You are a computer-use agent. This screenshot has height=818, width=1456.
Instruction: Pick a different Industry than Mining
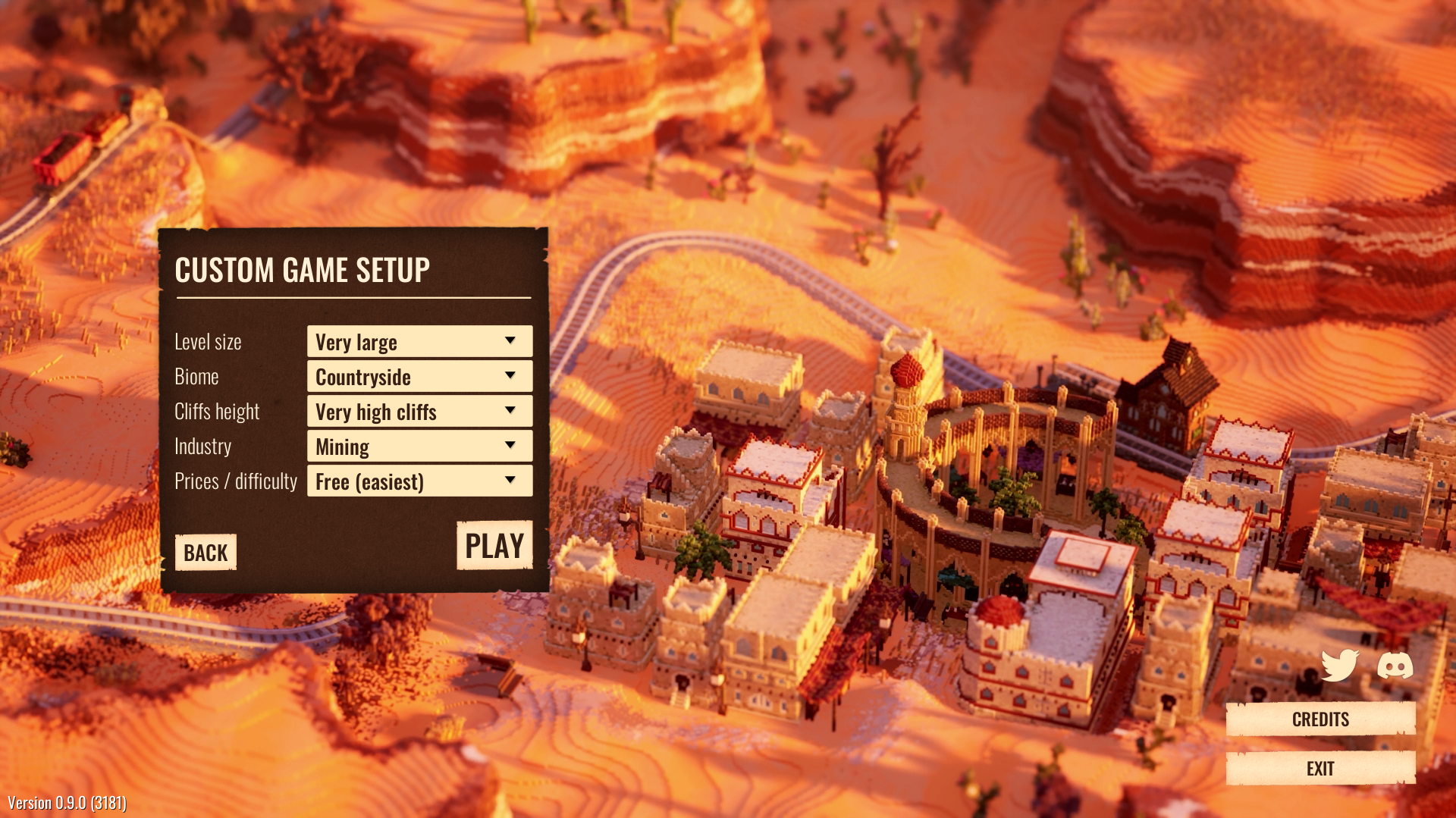coord(419,447)
